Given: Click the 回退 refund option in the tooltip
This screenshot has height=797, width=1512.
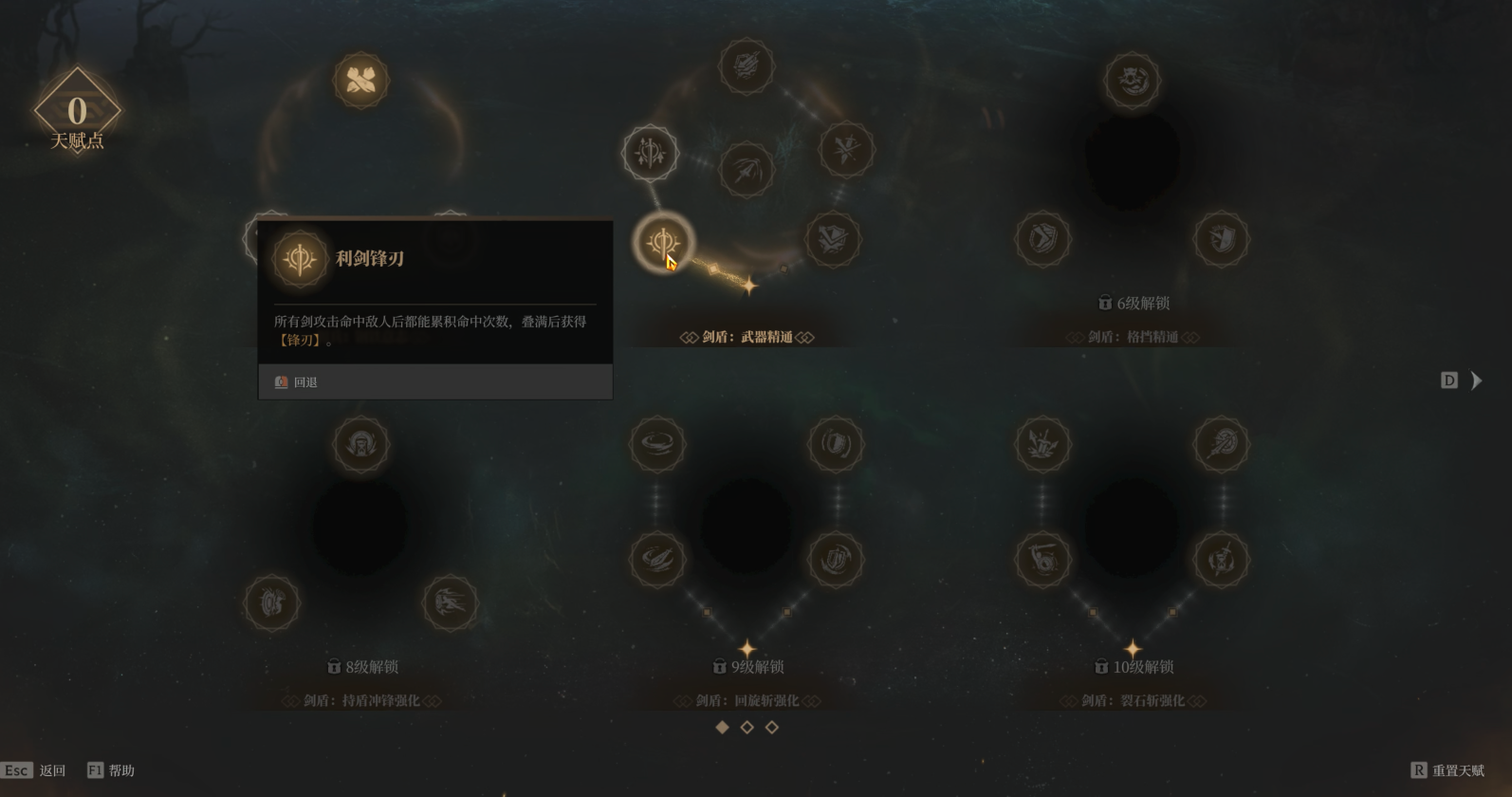Looking at the screenshot, I should [x=304, y=382].
